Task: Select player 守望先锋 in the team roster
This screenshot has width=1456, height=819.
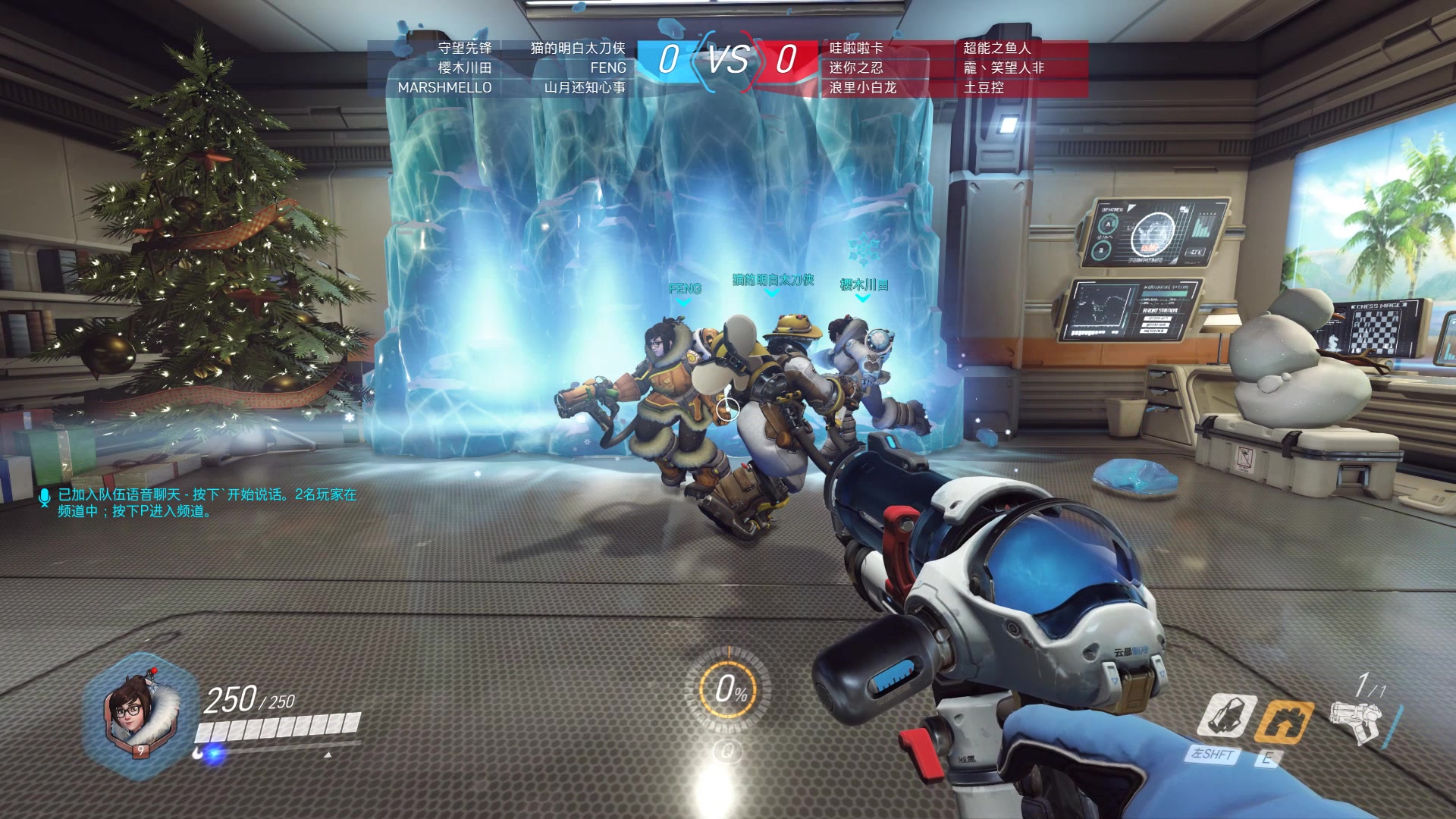Action: tap(465, 48)
